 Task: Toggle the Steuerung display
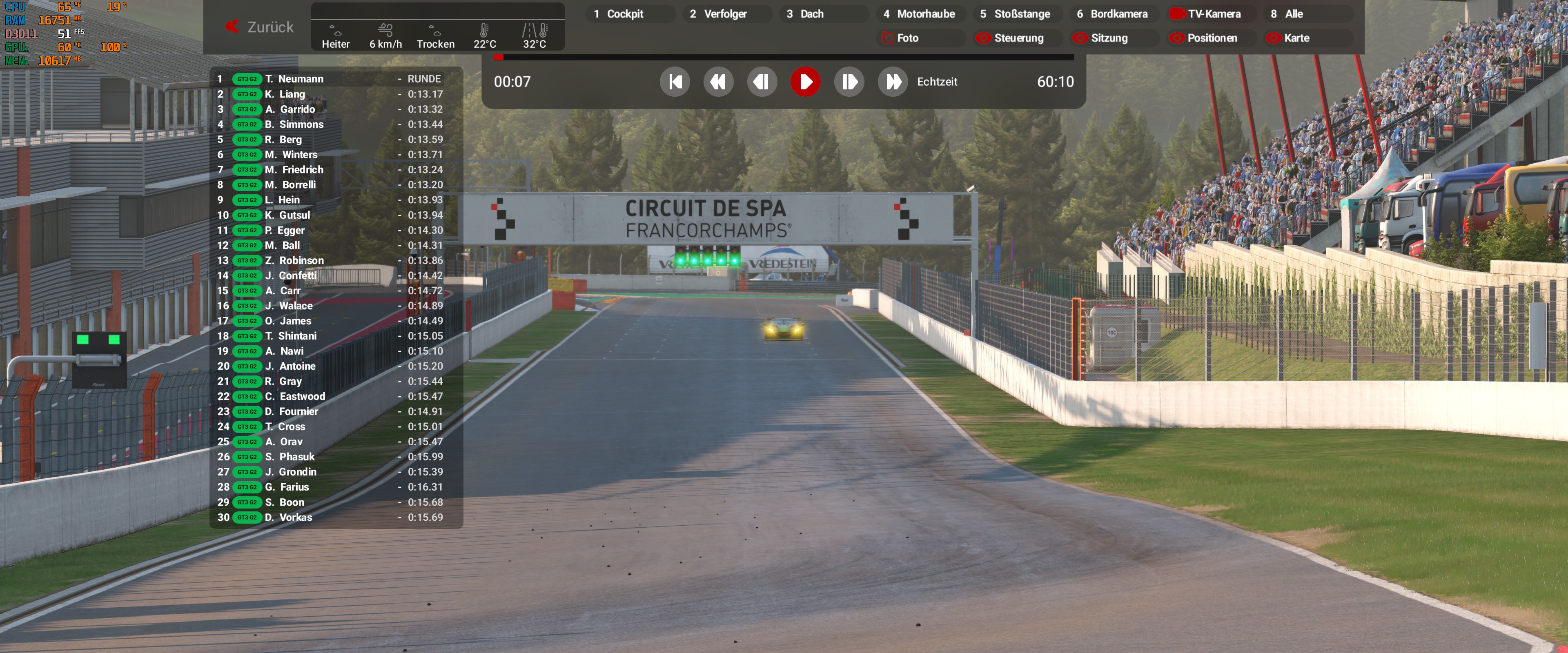coord(1018,38)
